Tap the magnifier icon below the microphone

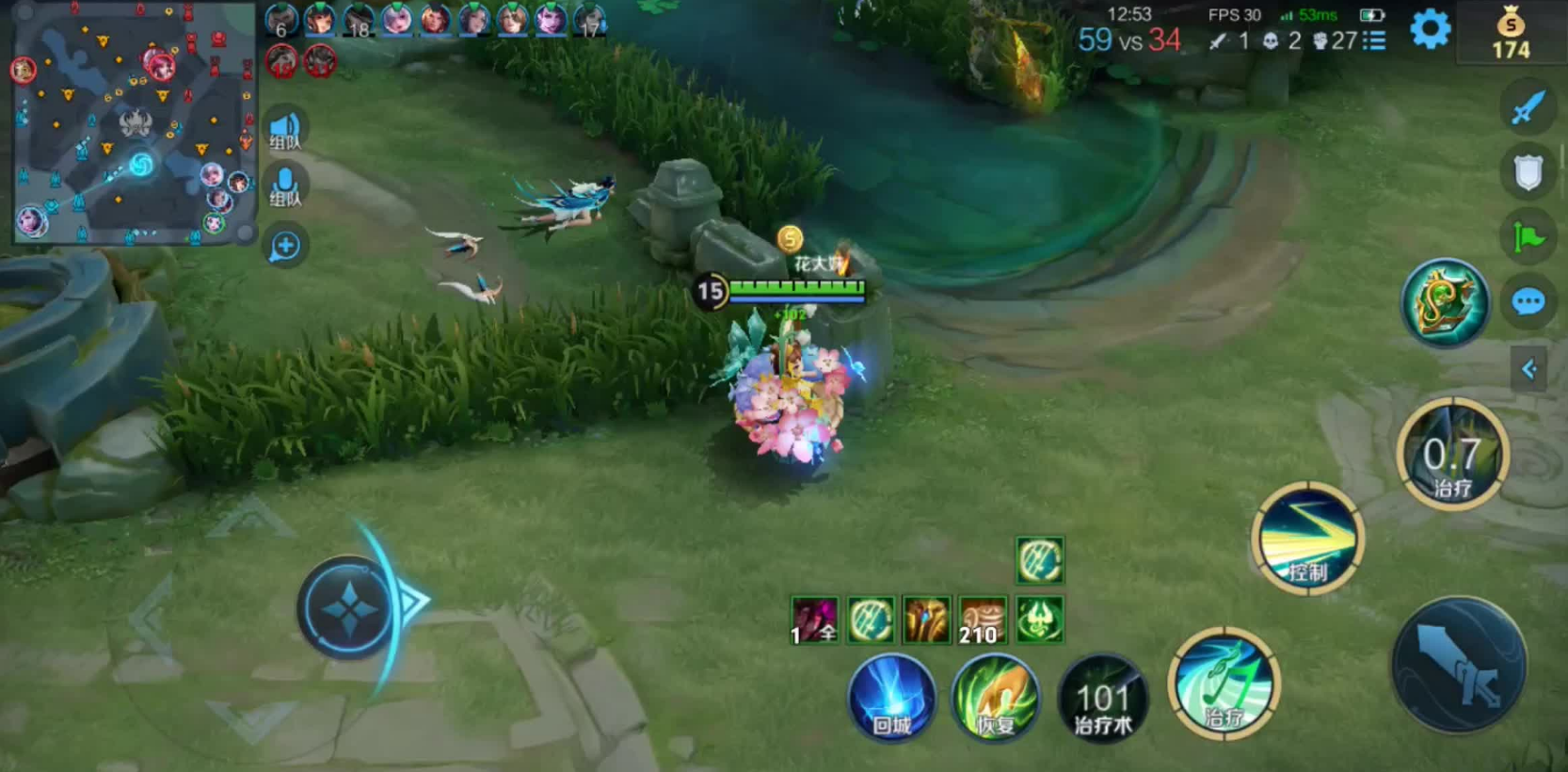coord(284,247)
